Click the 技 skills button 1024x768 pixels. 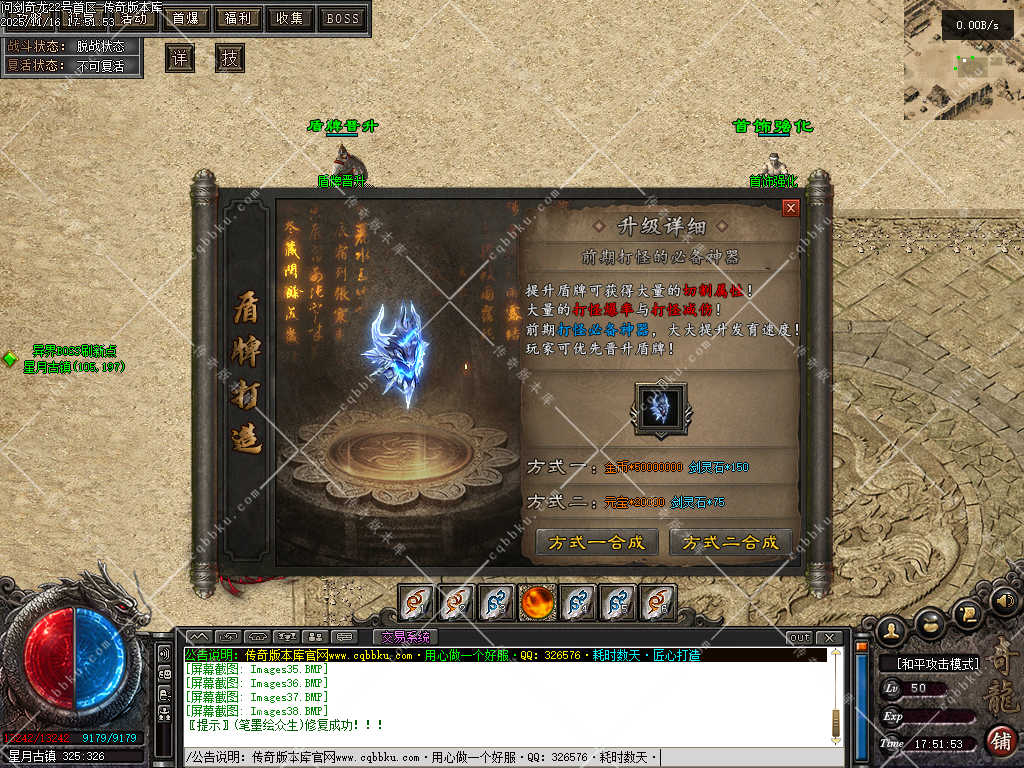[230, 59]
